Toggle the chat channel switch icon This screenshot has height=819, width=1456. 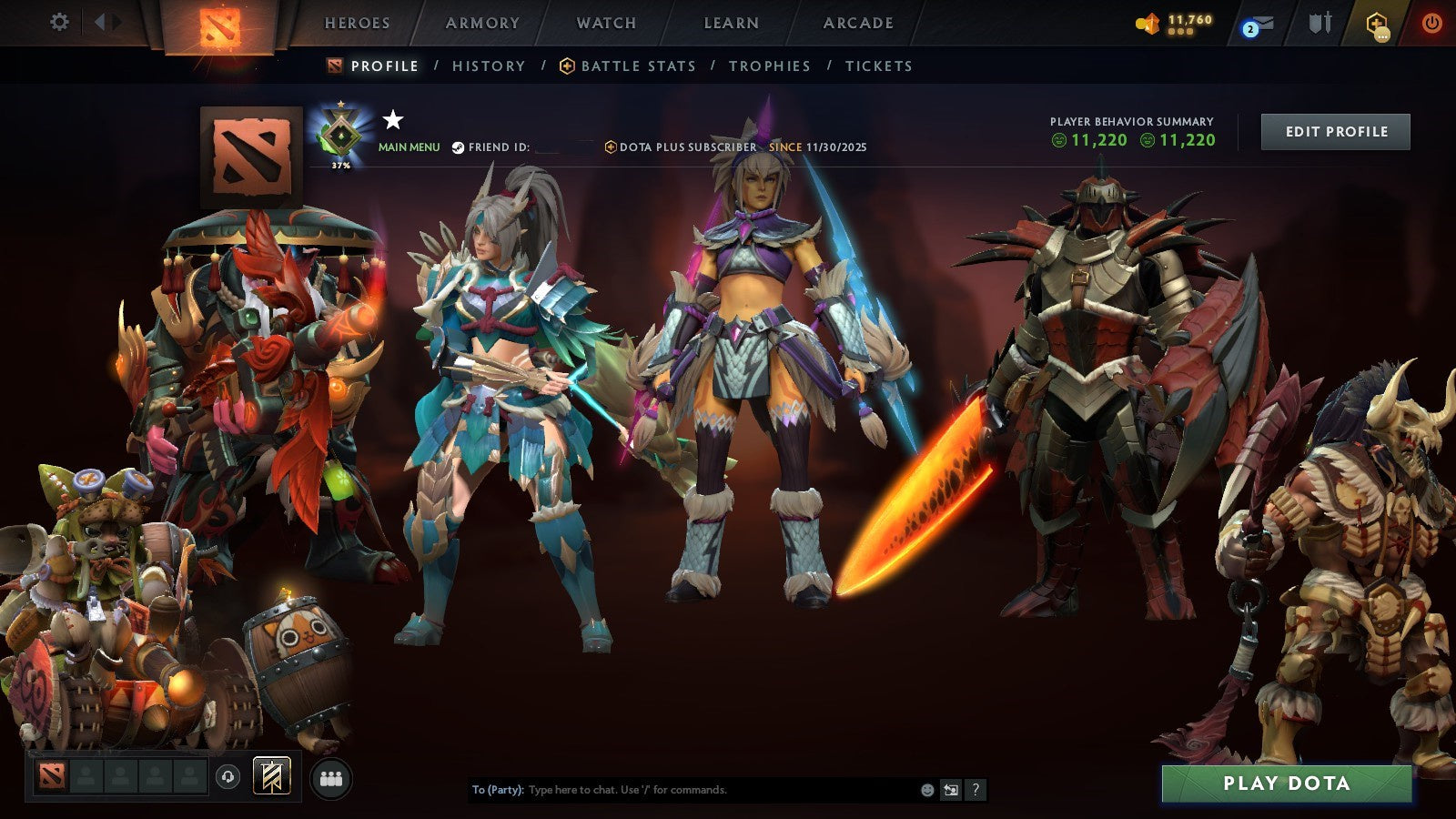tap(952, 791)
